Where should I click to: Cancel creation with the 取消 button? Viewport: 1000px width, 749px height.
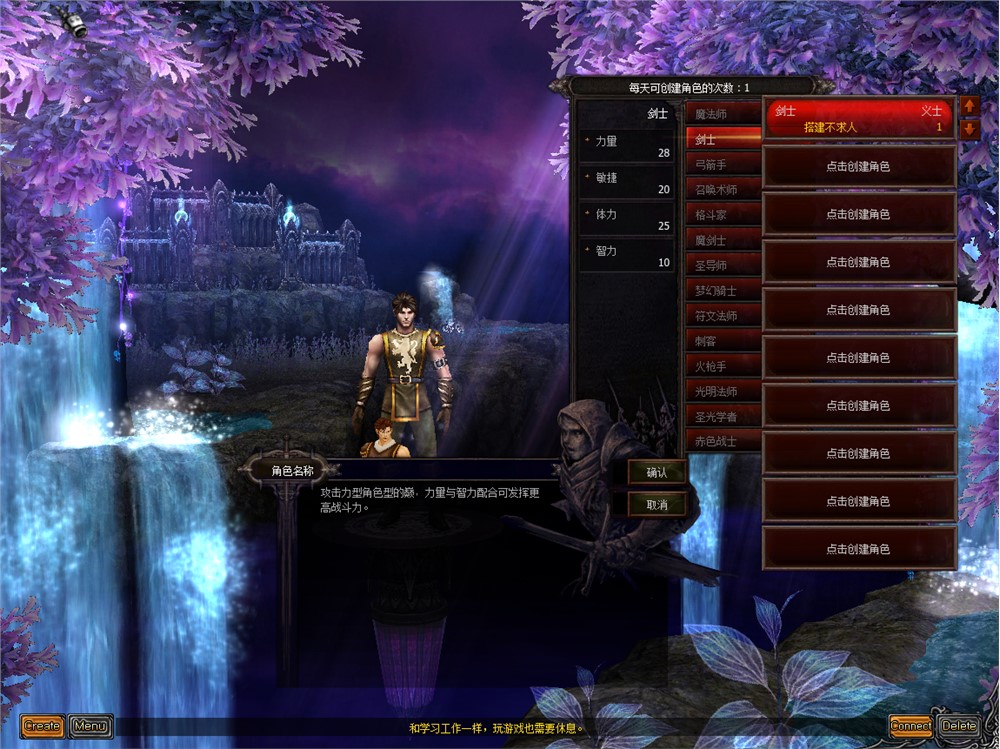pos(656,504)
